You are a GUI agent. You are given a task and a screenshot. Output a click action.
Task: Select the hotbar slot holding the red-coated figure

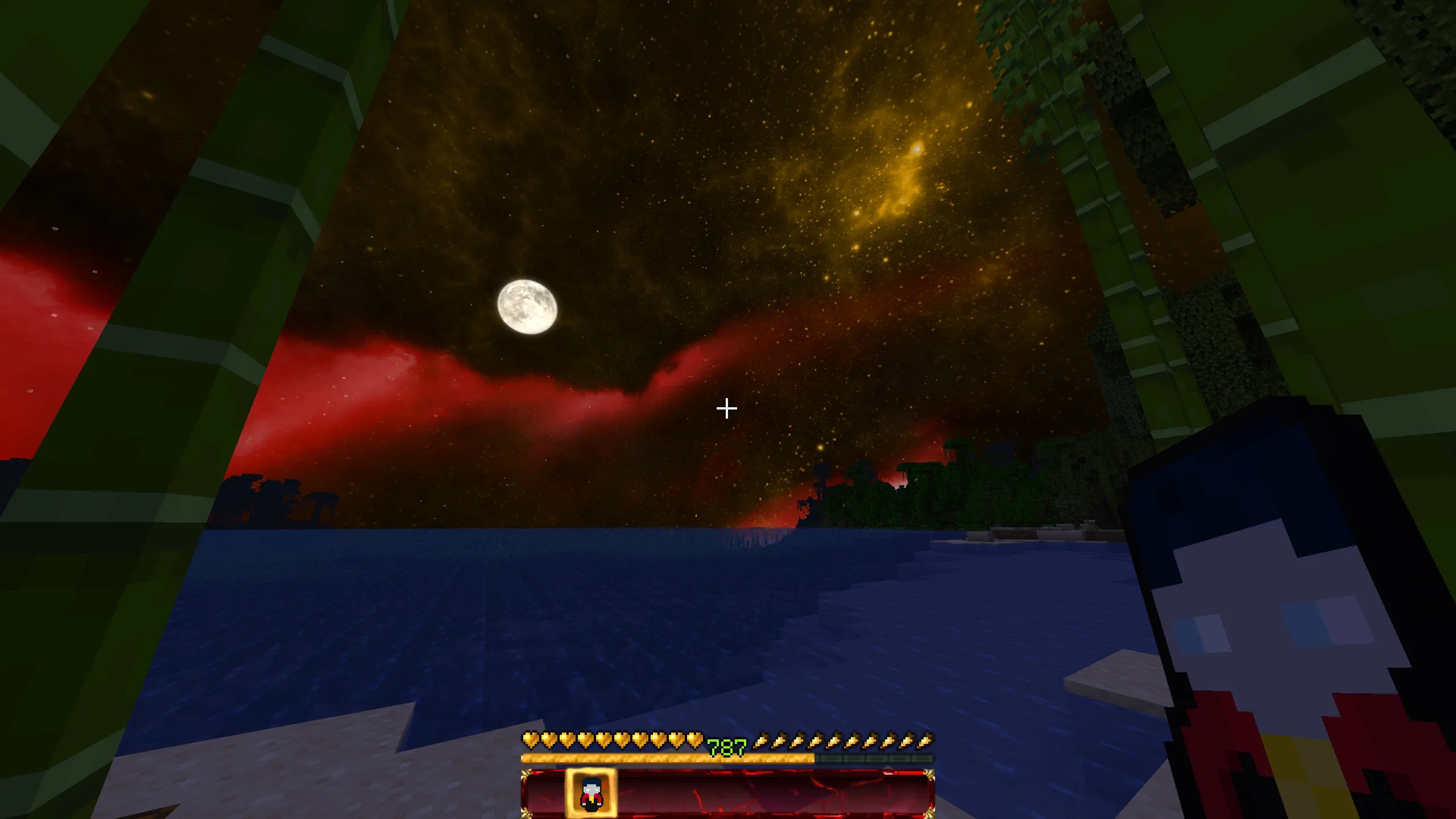tap(590, 793)
